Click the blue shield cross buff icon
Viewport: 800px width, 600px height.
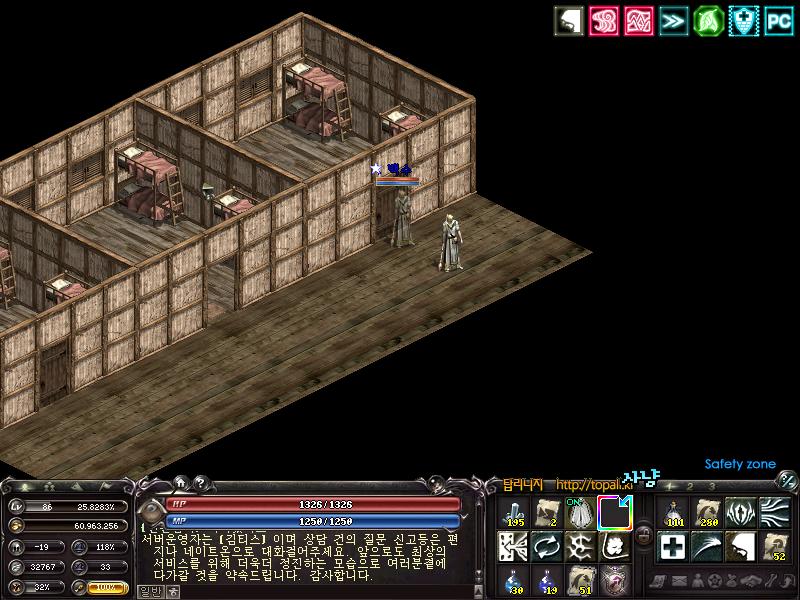click(743, 20)
